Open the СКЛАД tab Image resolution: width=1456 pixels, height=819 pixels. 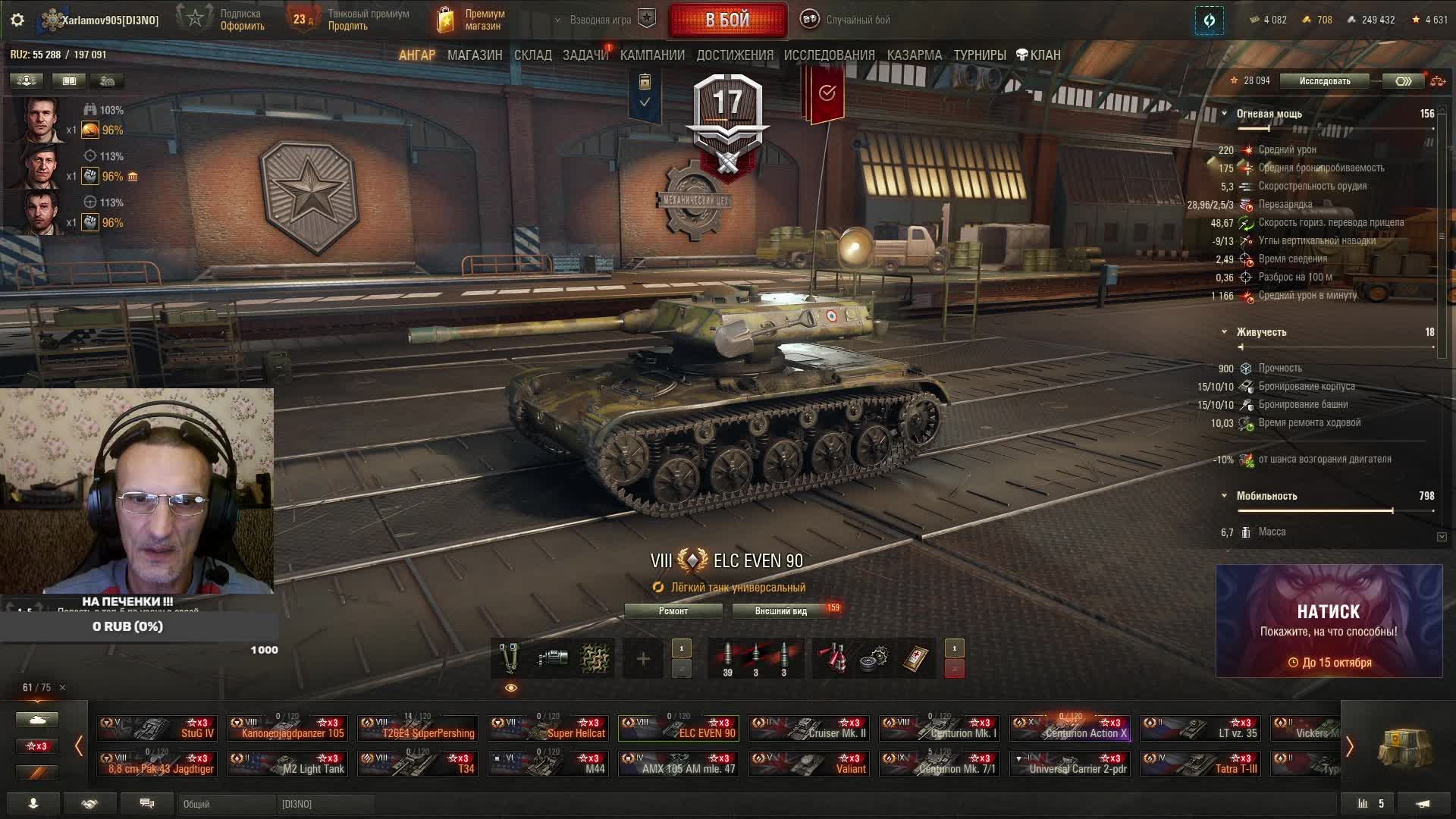coord(532,55)
